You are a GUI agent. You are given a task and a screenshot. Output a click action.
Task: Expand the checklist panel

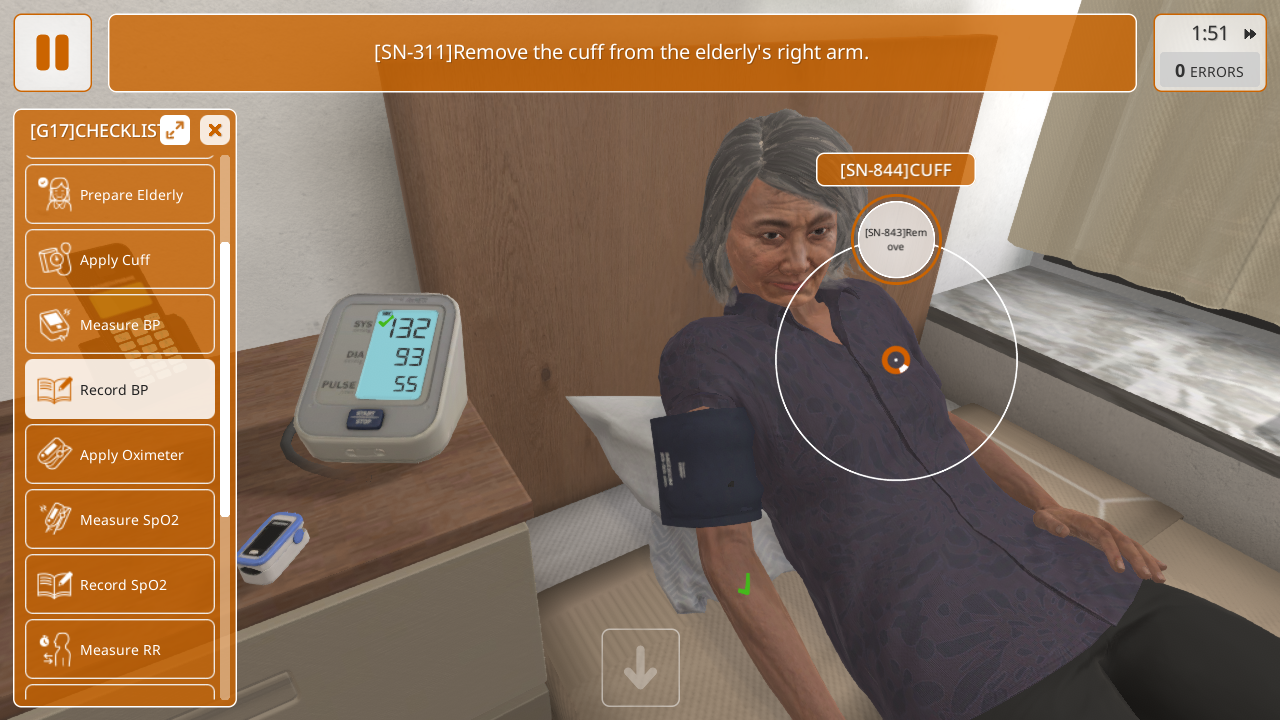pos(175,130)
